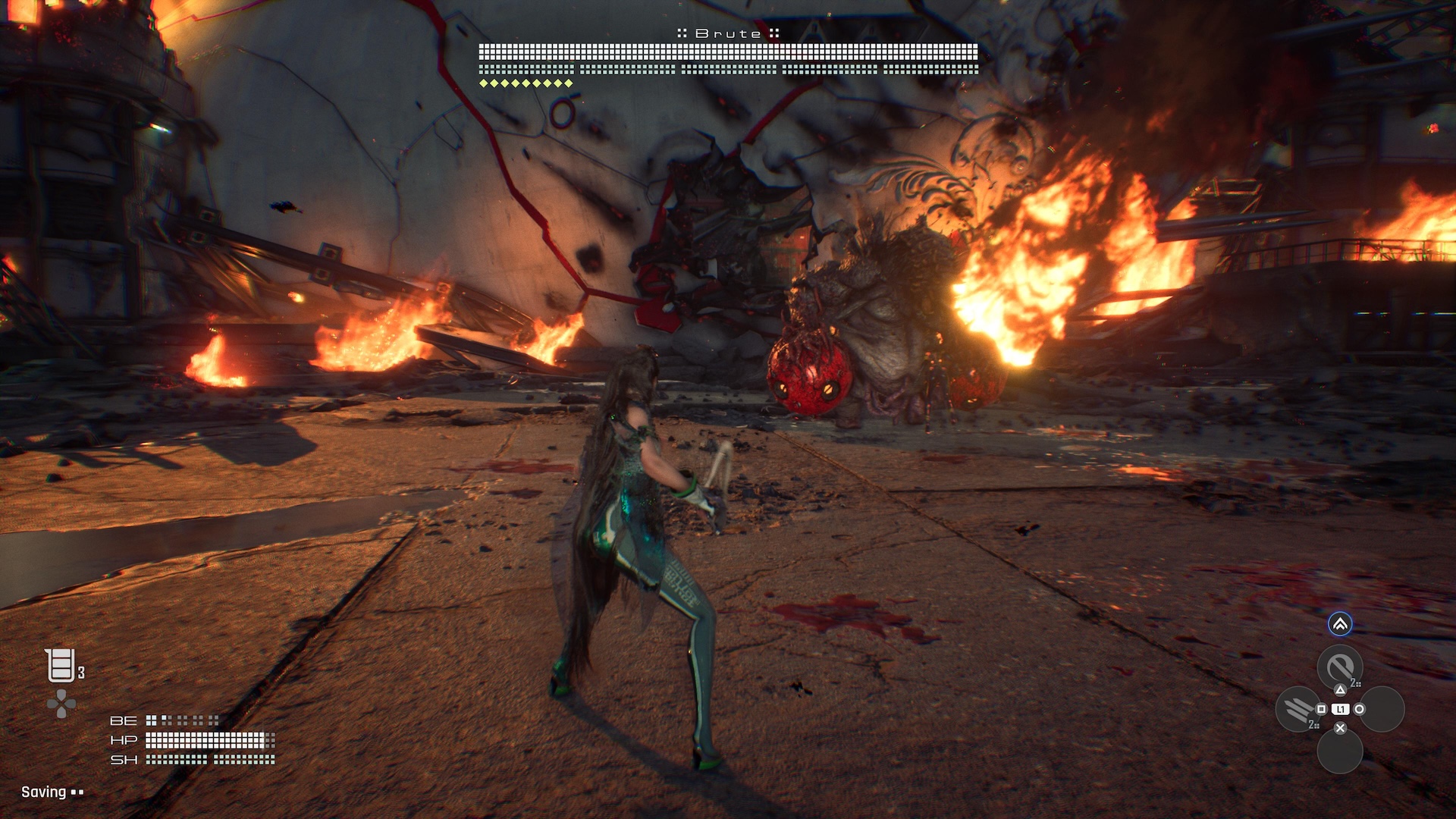This screenshot has height=819, width=1456.
Task: Trigger the triple blade Beta skill
Action: pyautogui.click(x=1298, y=710)
